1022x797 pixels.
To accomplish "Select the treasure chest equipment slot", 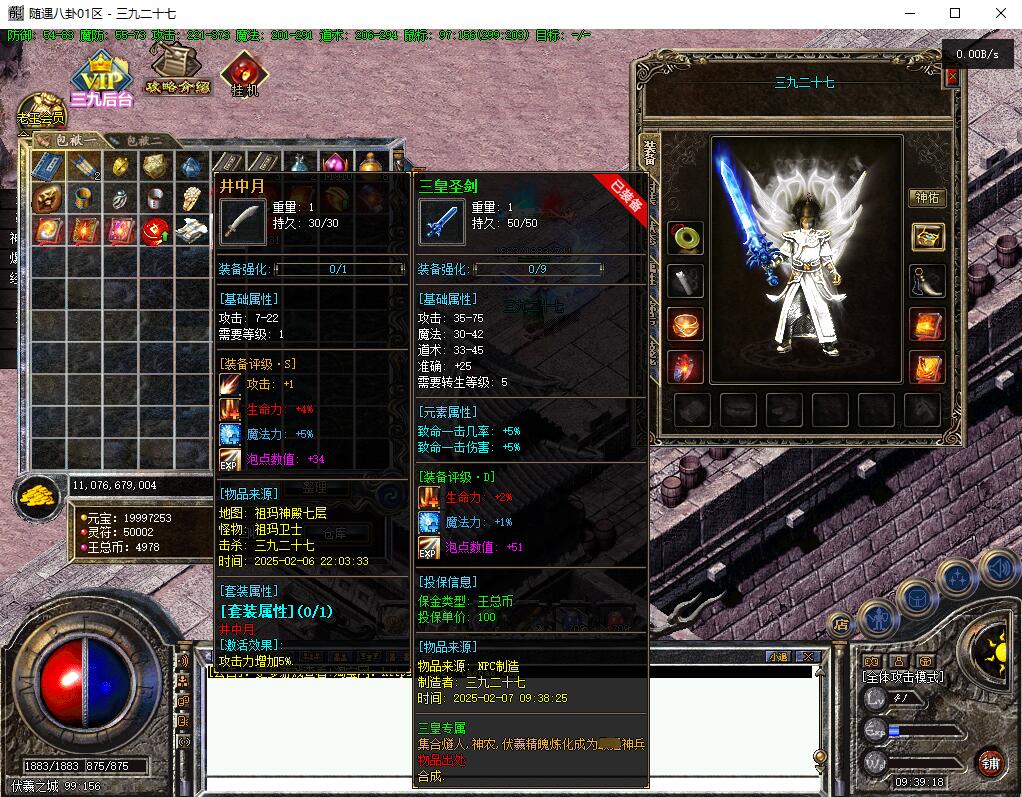I will (927, 237).
